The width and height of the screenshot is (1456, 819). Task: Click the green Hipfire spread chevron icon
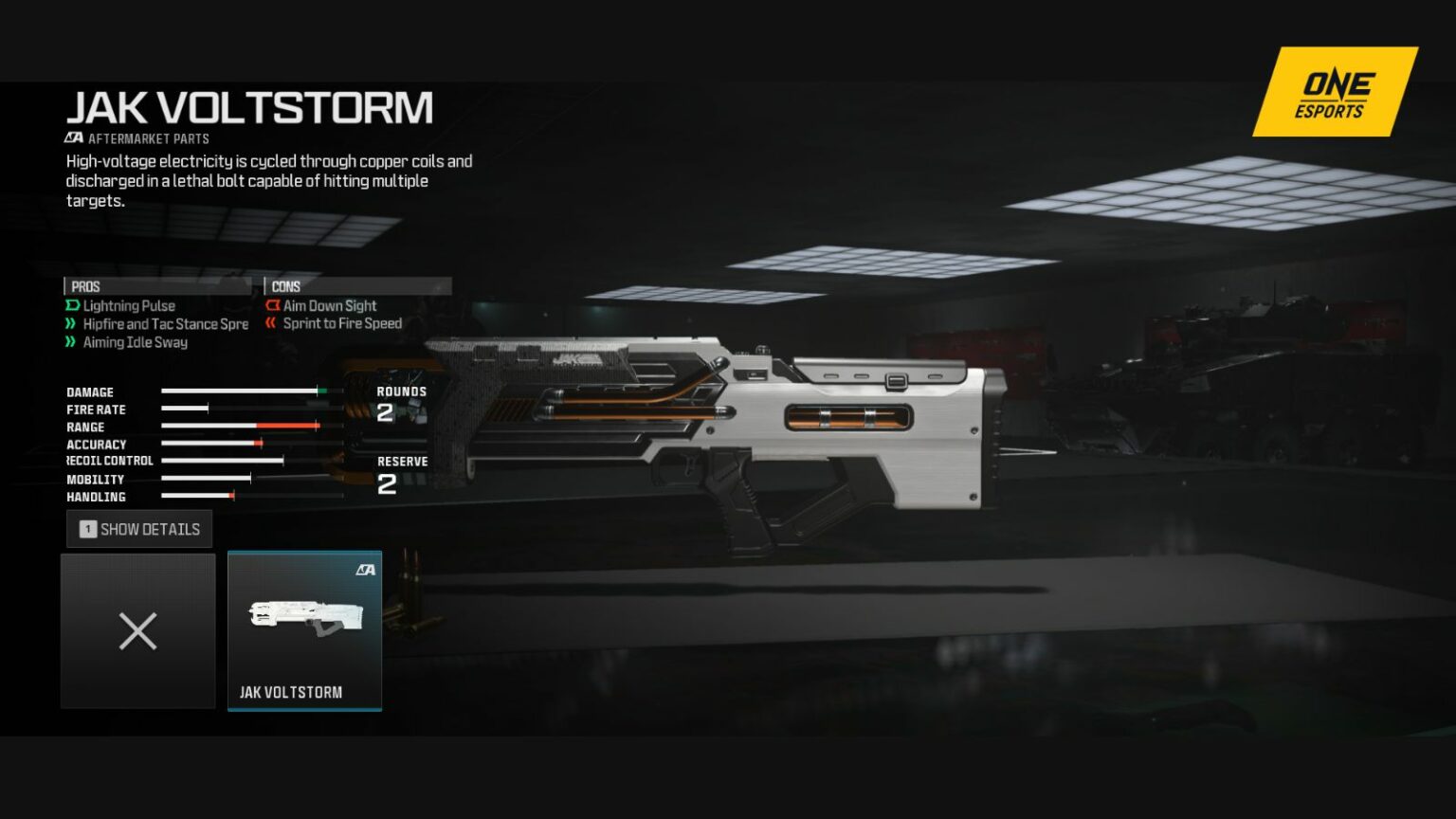tap(71, 323)
